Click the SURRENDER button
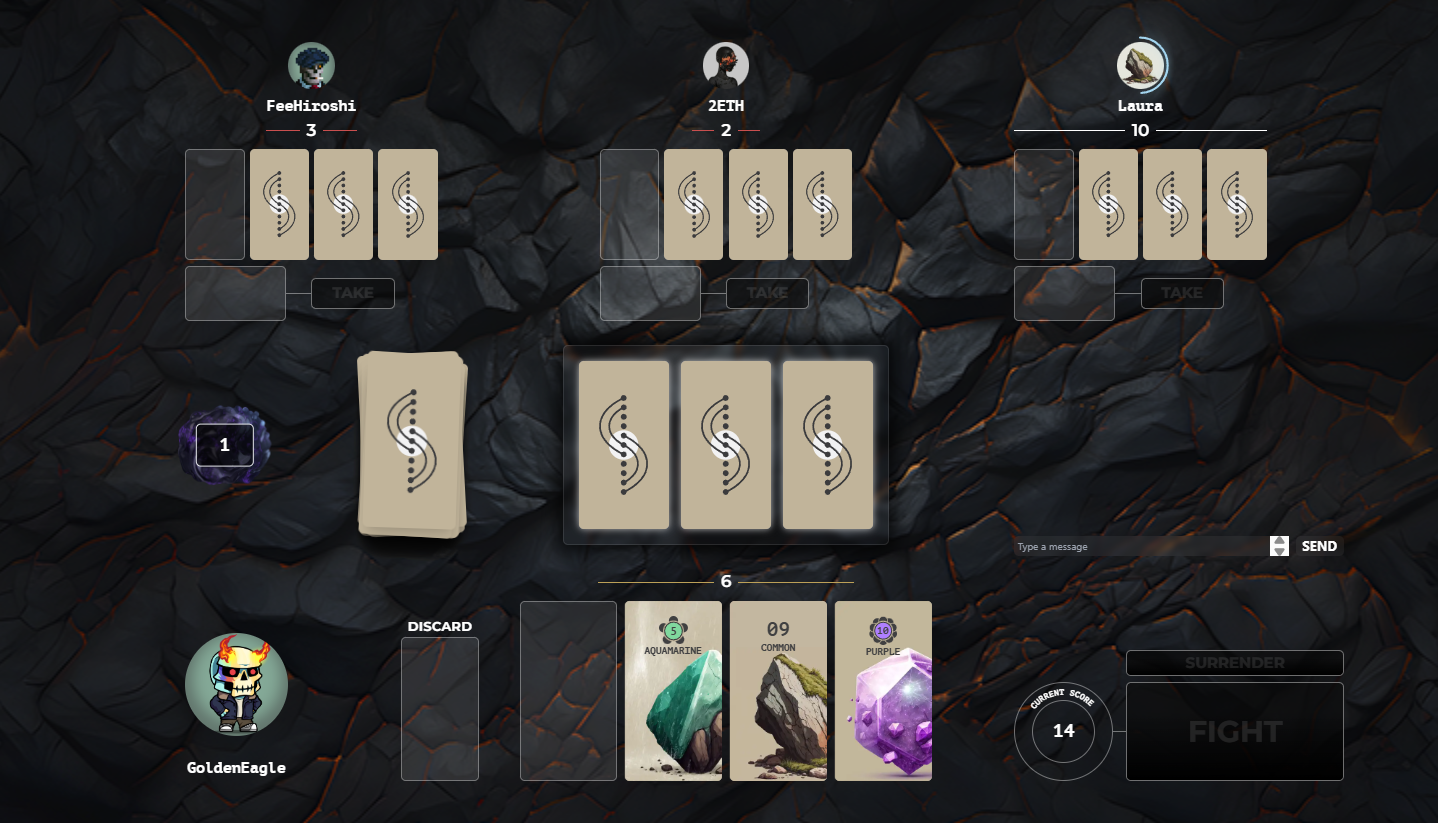Screen dimensions: 1438x823 click(x=1234, y=663)
